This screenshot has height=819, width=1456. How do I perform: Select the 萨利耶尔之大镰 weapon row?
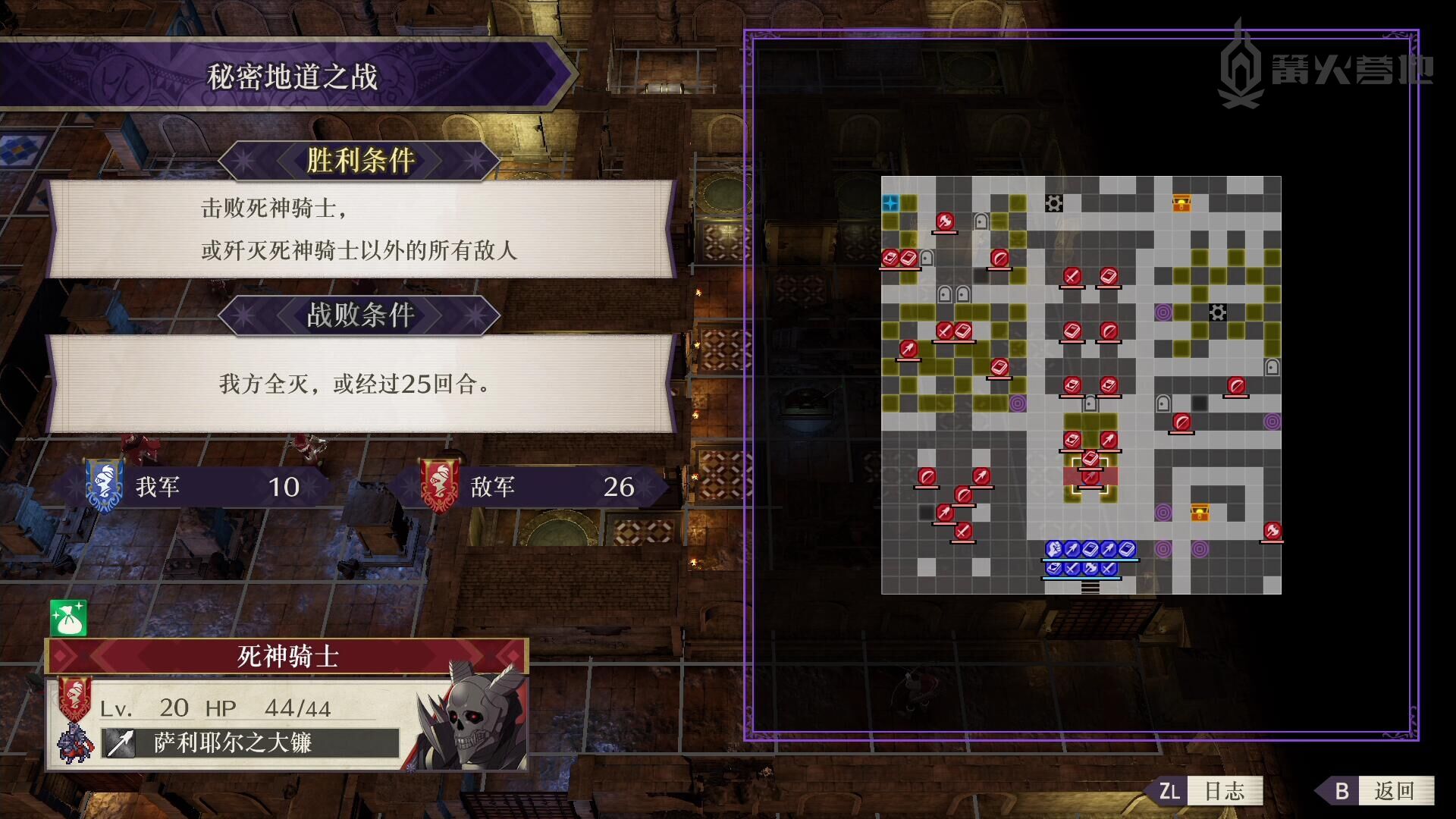point(250,743)
